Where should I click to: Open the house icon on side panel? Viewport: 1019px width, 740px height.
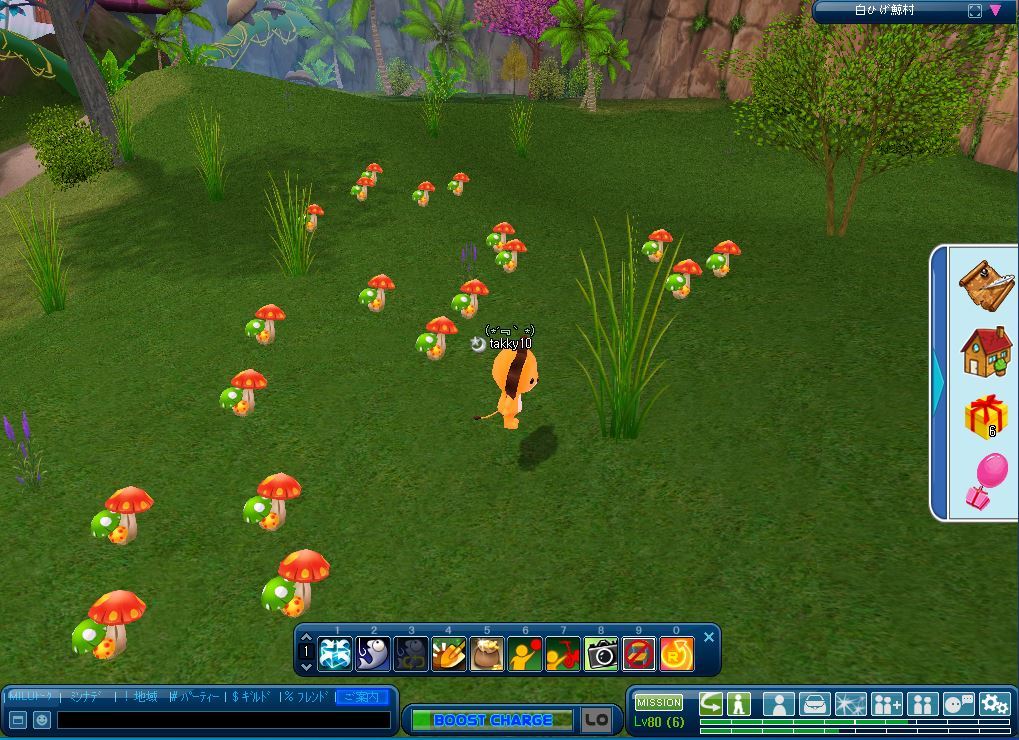(986, 352)
